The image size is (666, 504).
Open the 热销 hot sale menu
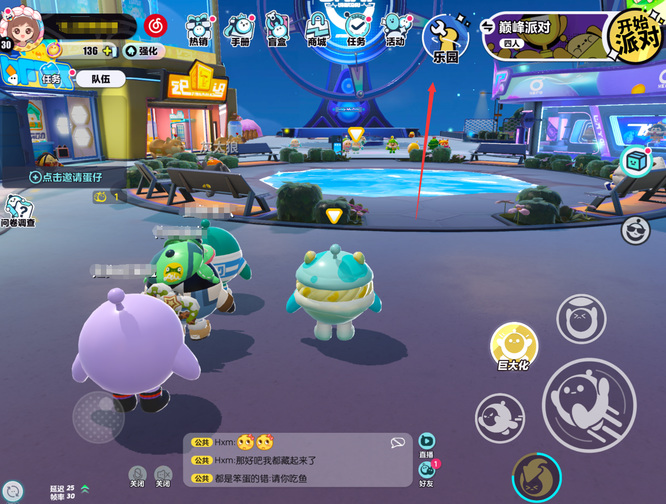coord(200,29)
